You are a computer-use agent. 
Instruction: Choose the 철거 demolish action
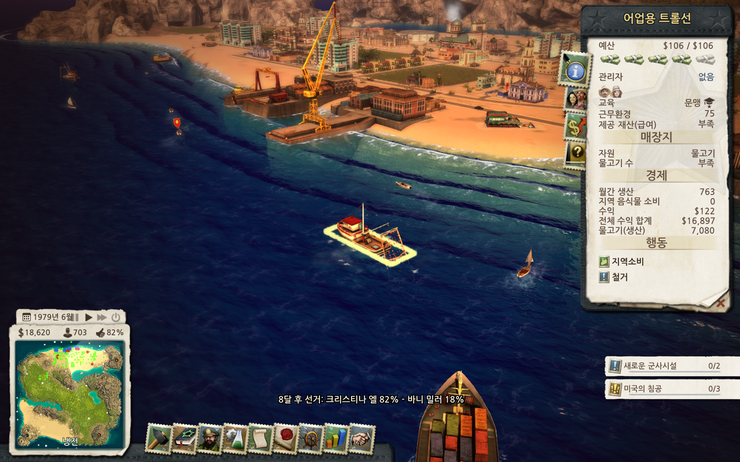(x=620, y=277)
